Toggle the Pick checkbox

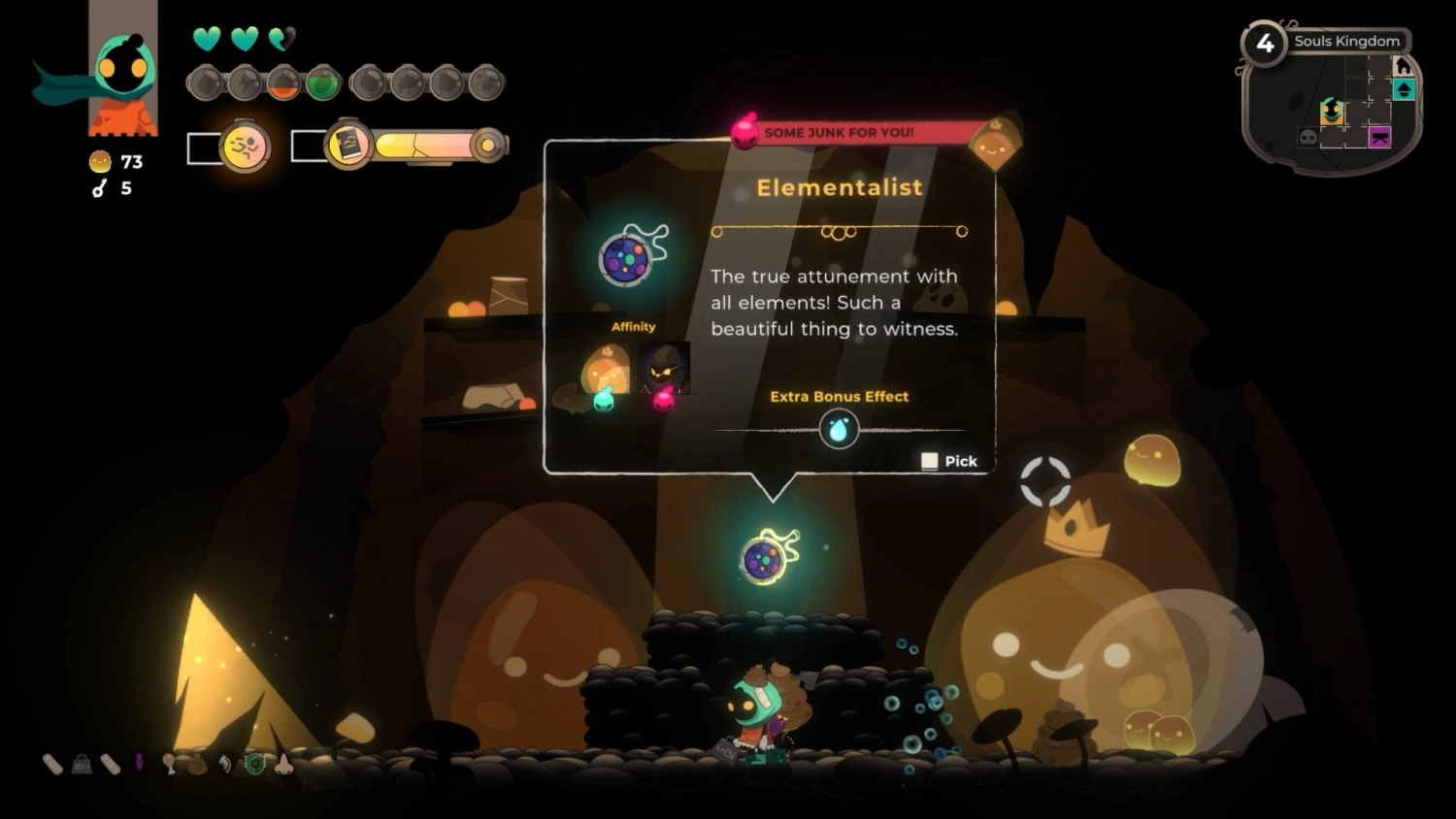[929, 460]
